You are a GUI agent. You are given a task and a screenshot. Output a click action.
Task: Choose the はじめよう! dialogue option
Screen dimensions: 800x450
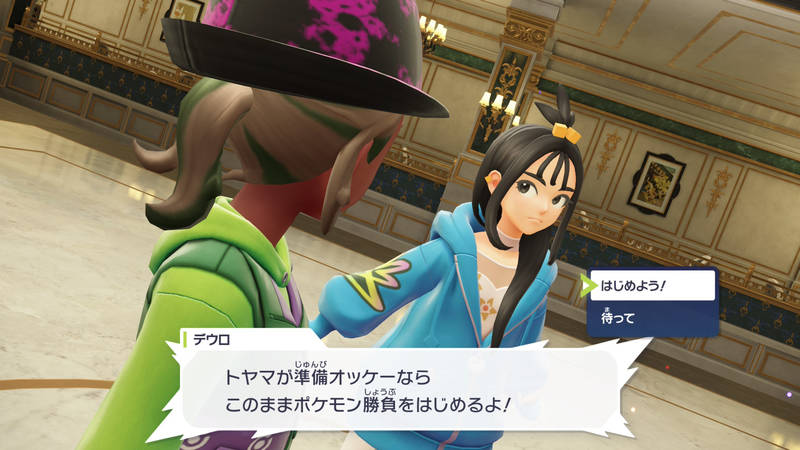(652, 285)
